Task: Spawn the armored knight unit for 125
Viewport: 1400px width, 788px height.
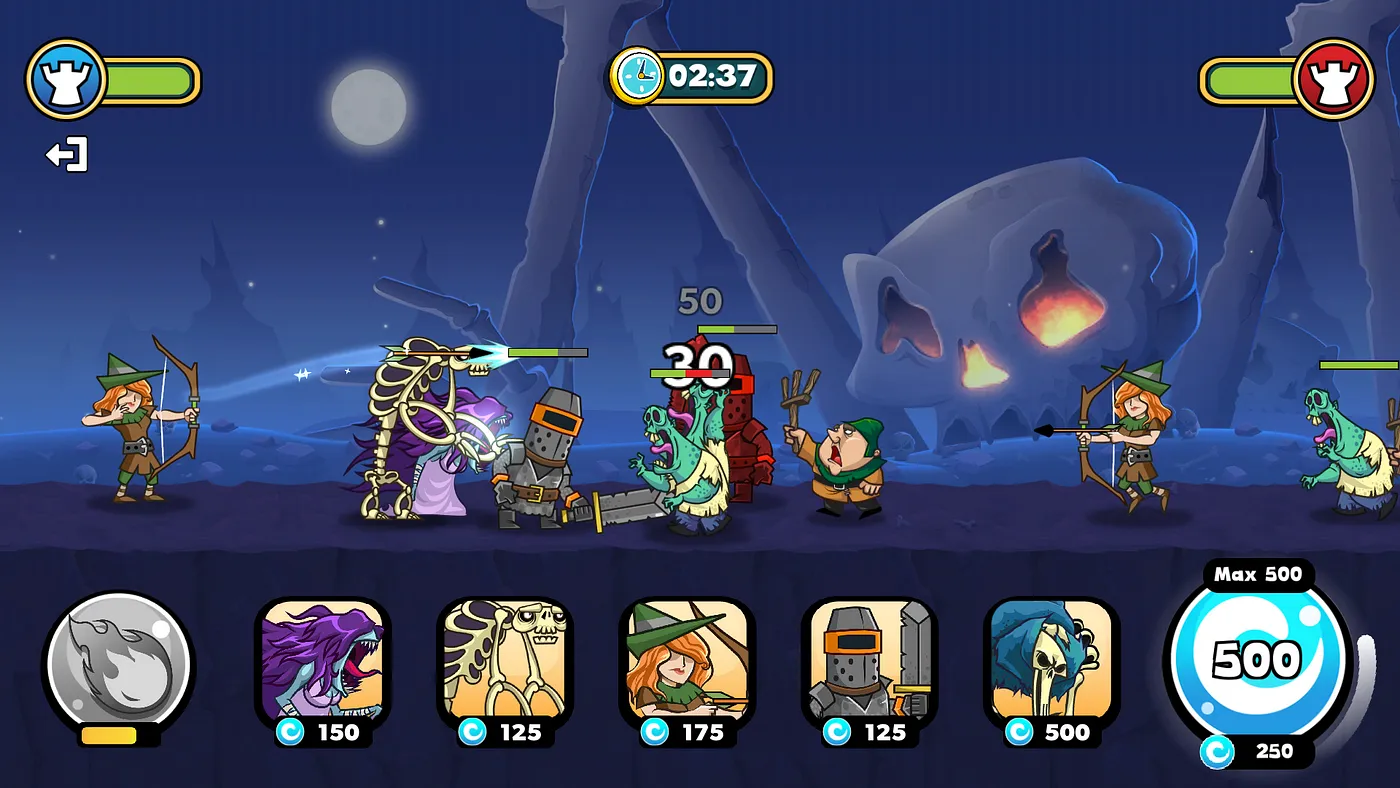Action: [869, 664]
